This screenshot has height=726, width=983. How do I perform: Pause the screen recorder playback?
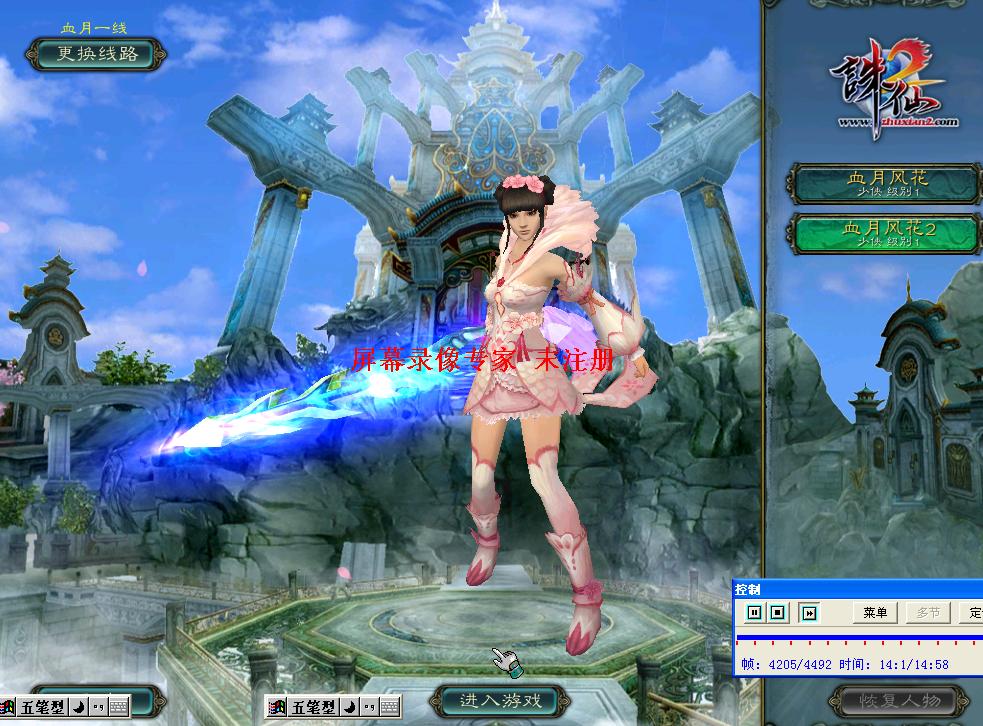(754, 612)
